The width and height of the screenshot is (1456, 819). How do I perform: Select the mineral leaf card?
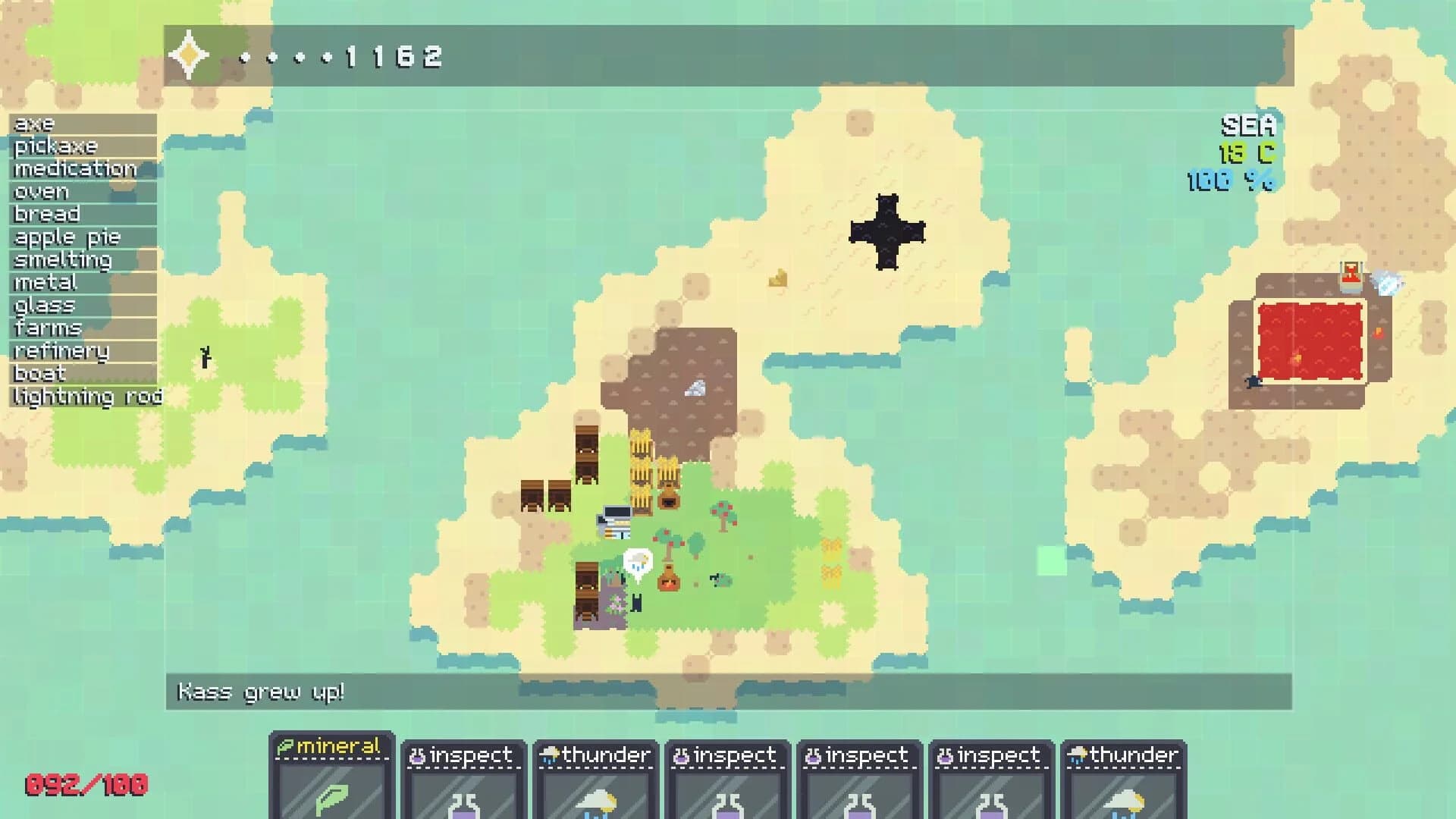[x=331, y=781]
